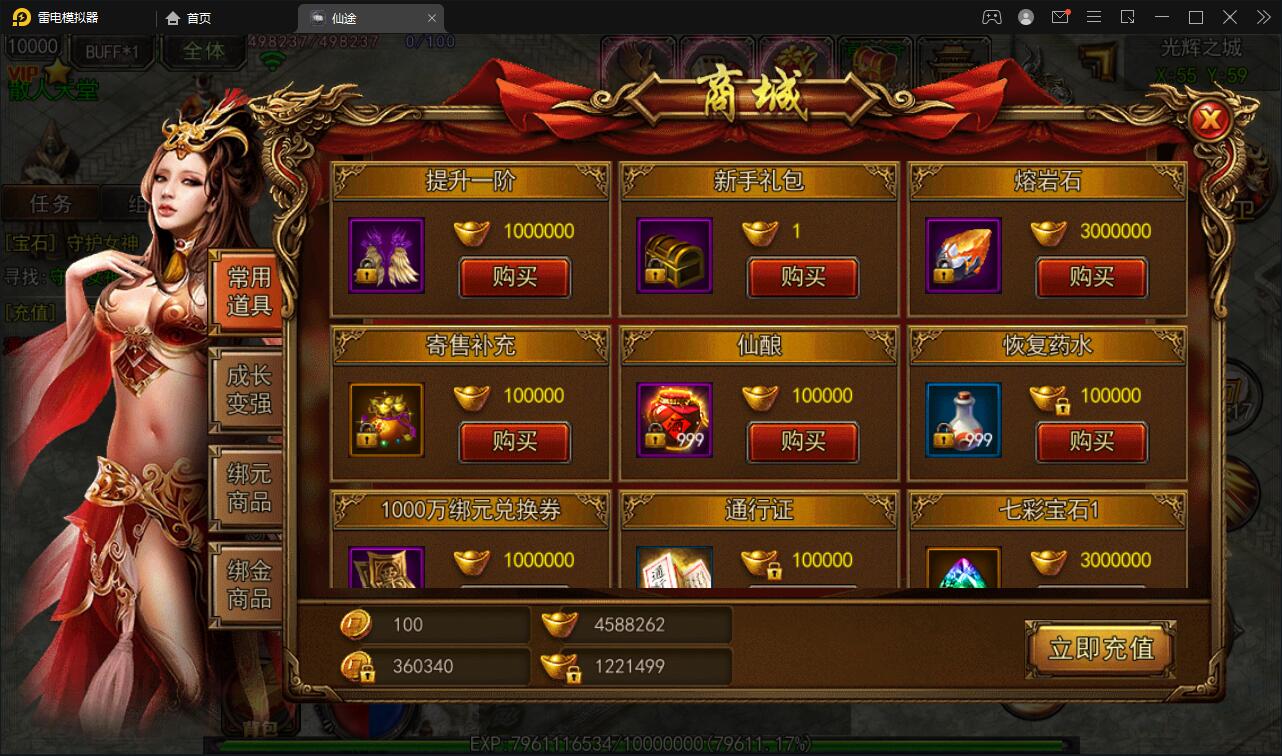Click the 恢复药水 blue potion icon
This screenshot has width=1282, height=756.
point(962,420)
